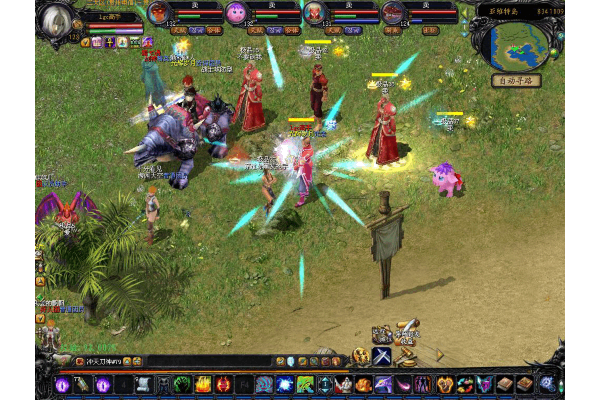600x400 pixels.
Task: Click the crossed swords attack icon
Action: coord(382,355)
